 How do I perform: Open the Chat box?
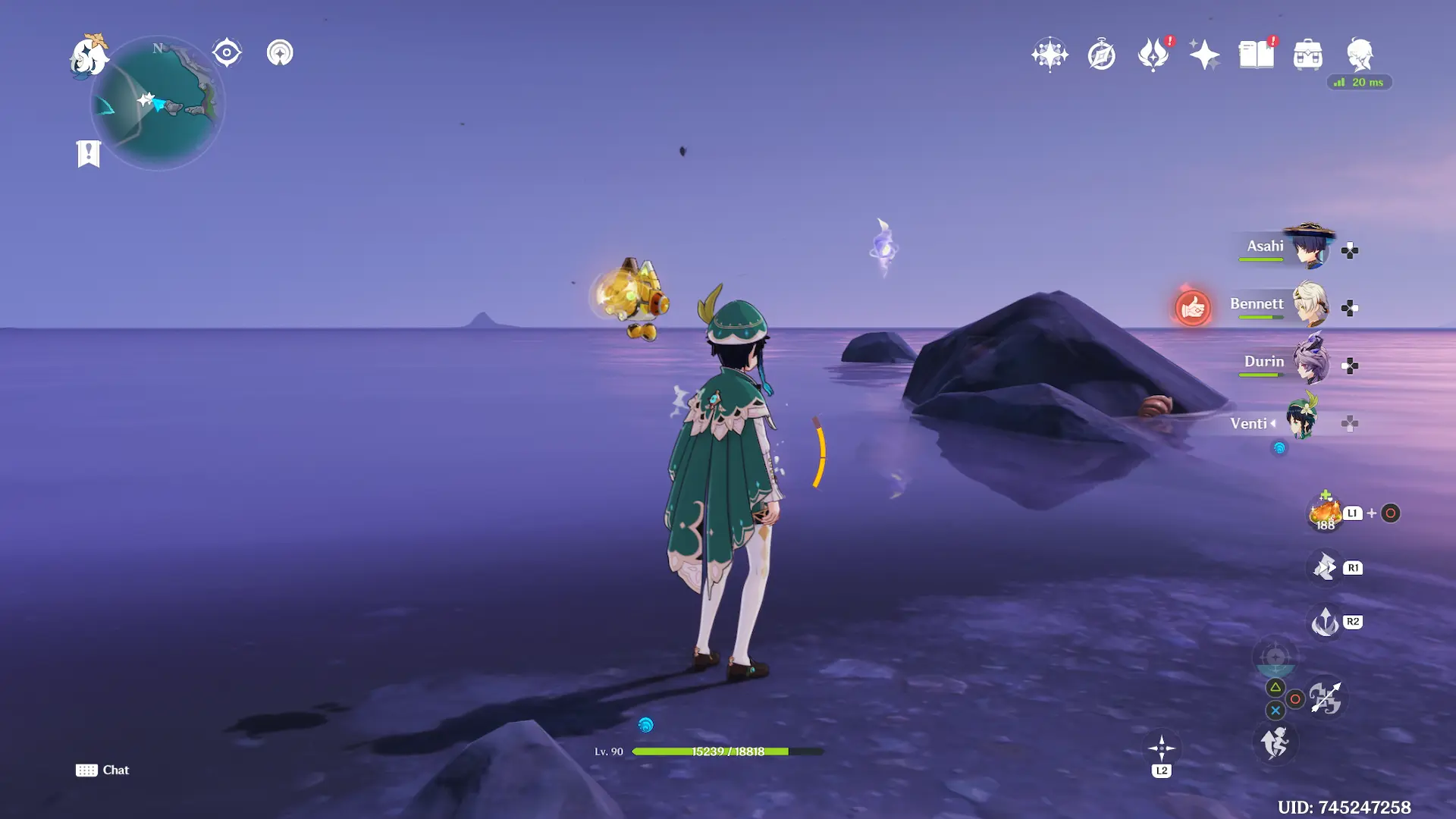click(x=102, y=770)
